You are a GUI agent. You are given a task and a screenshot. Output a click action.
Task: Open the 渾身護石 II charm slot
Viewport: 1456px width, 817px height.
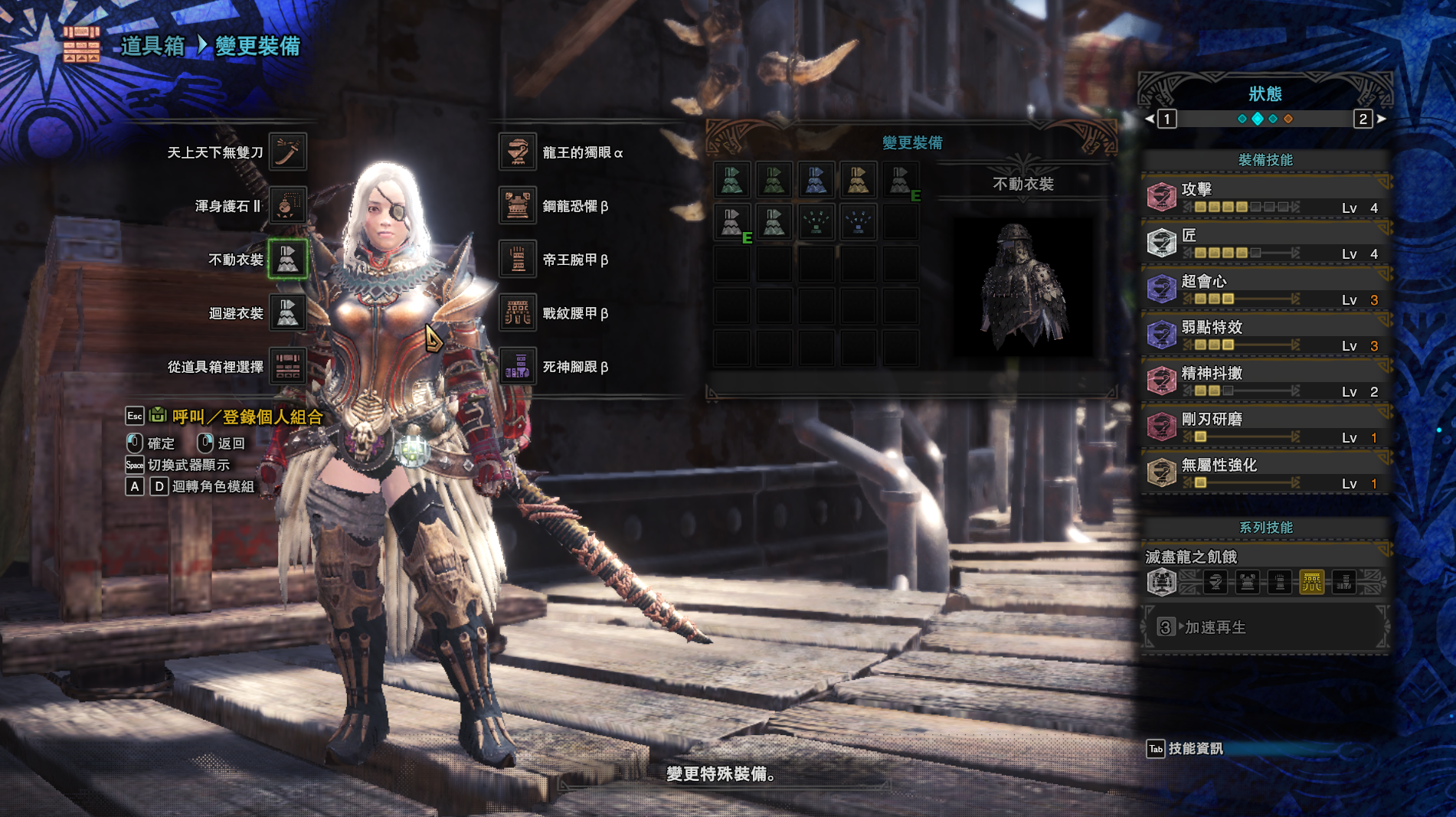287,205
